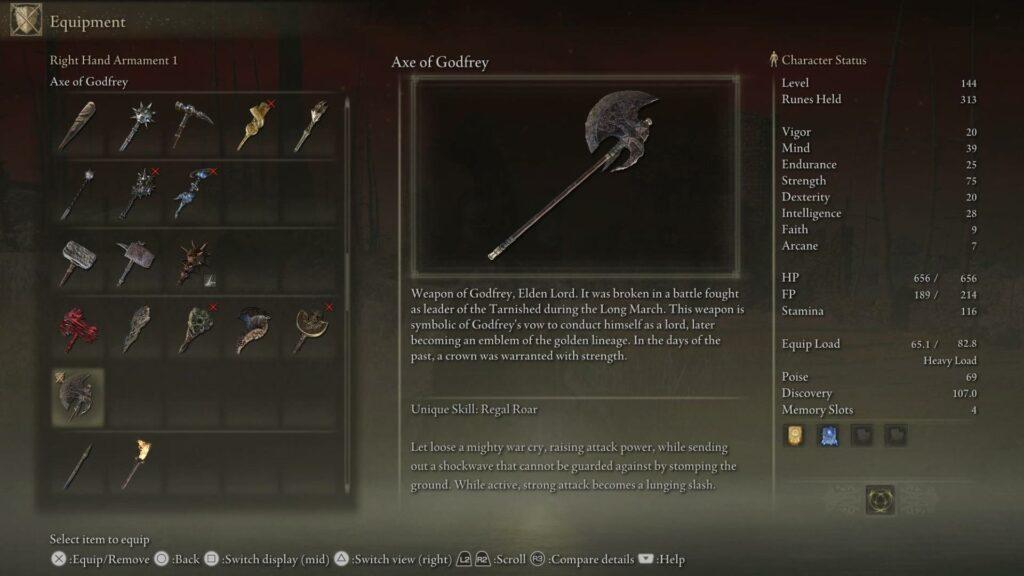The width and height of the screenshot is (1024, 576).
Task: Select the golden scarab status effect icon
Action: (795, 435)
